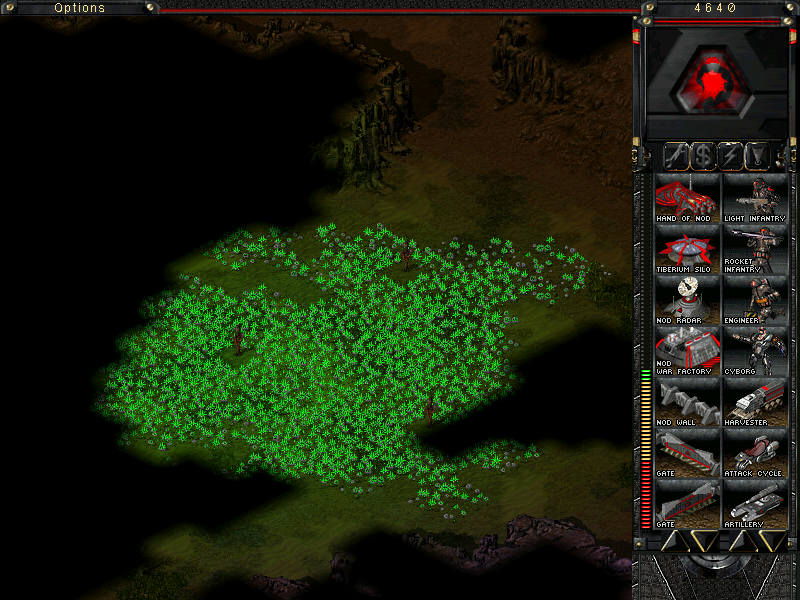The width and height of the screenshot is (800, 600).
Task: Build an Artillery unit
Action: (755, 505)
